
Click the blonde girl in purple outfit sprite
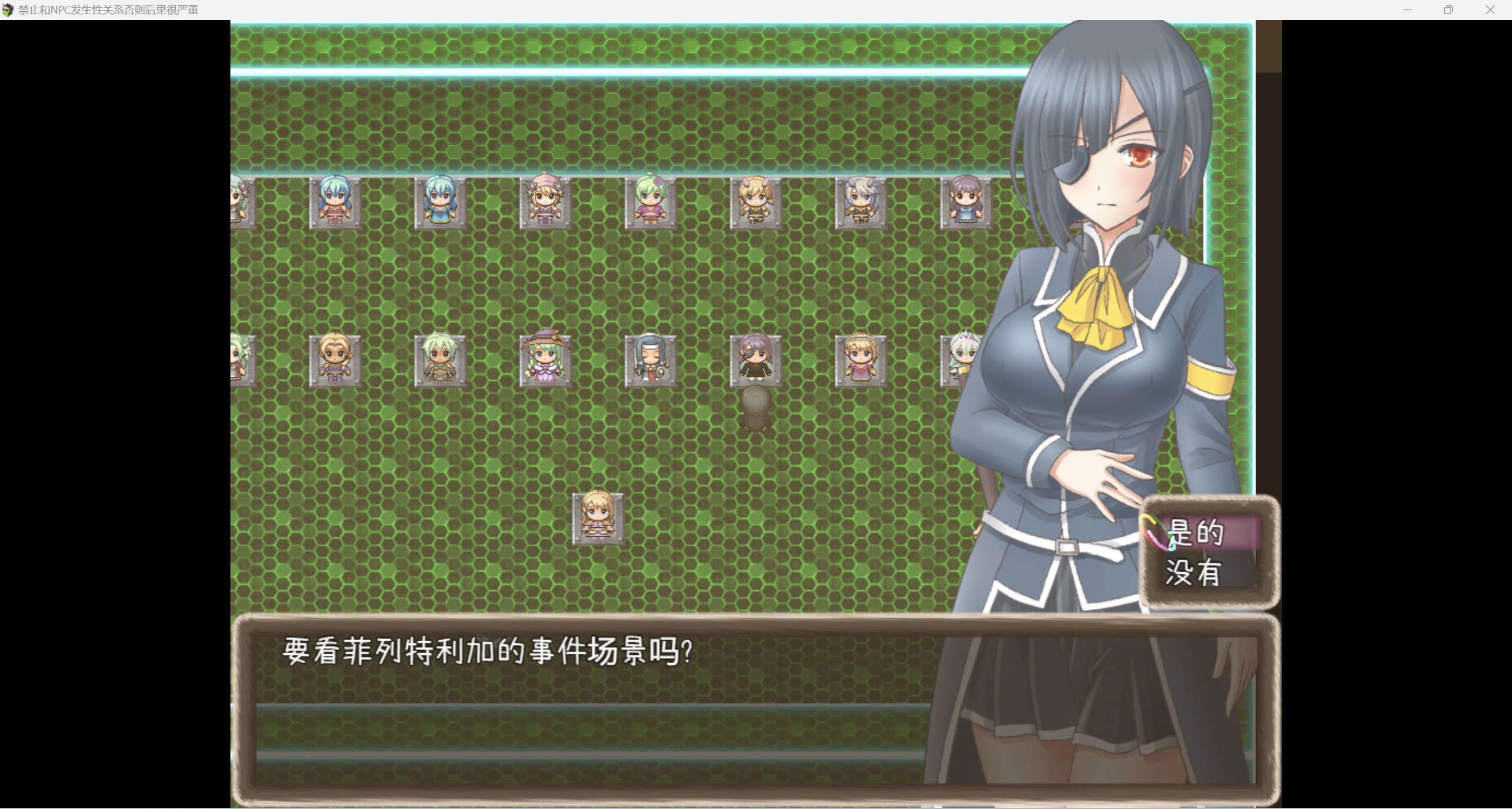coord(334,359)
